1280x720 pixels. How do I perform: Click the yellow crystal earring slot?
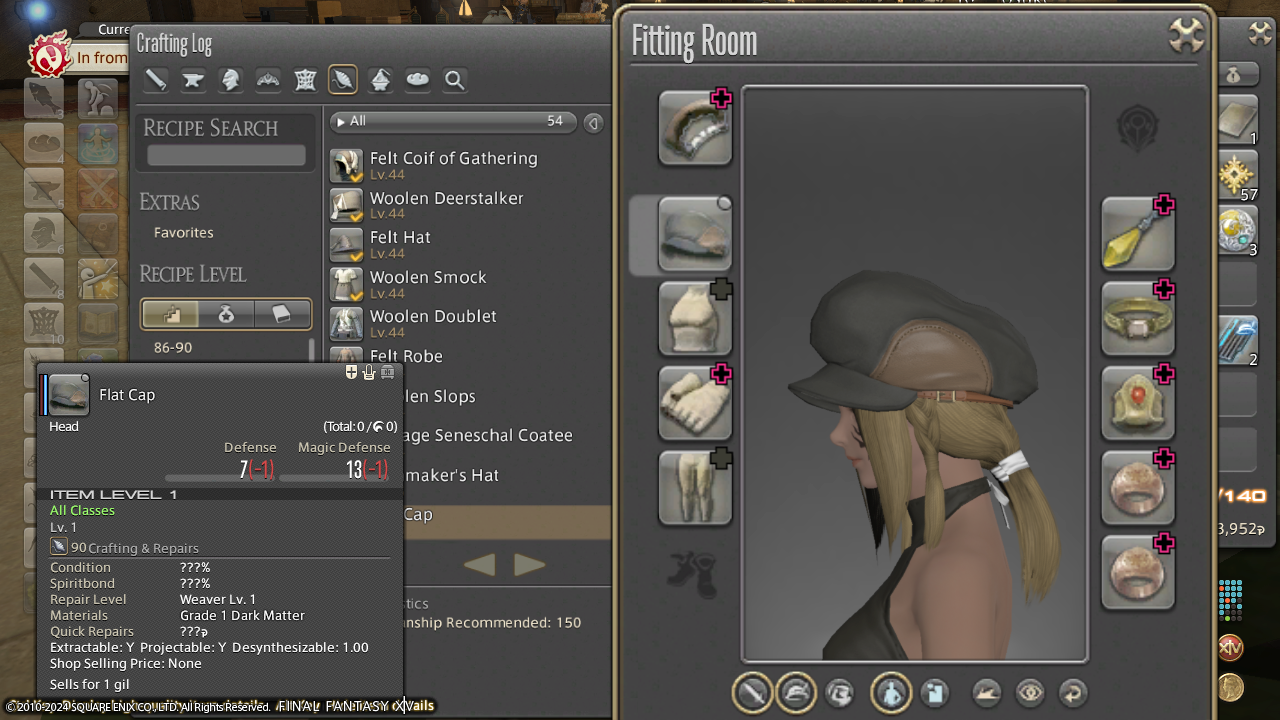(x=1137, y=234)
